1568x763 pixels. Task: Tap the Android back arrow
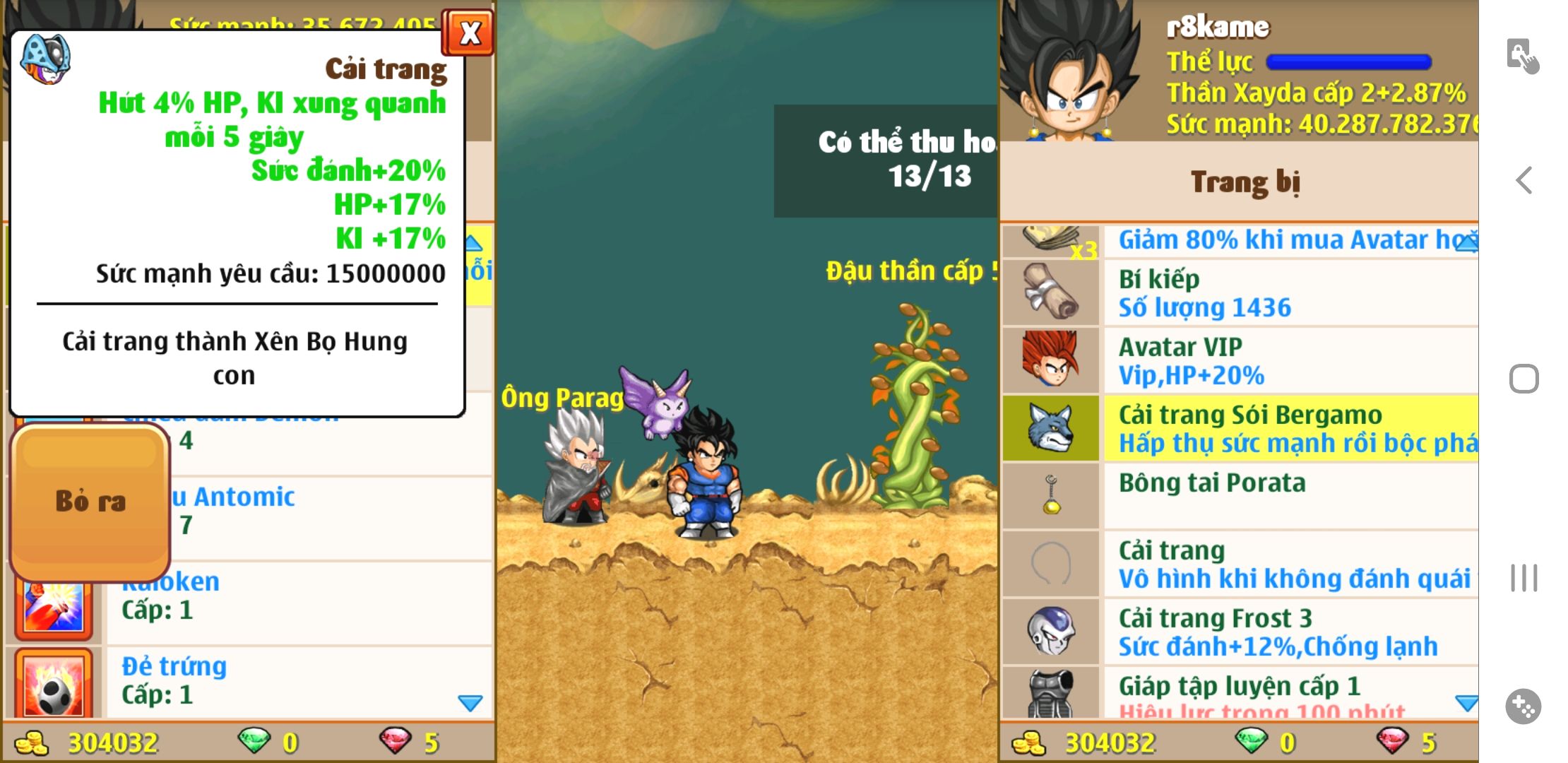[x=1524, y=181]
